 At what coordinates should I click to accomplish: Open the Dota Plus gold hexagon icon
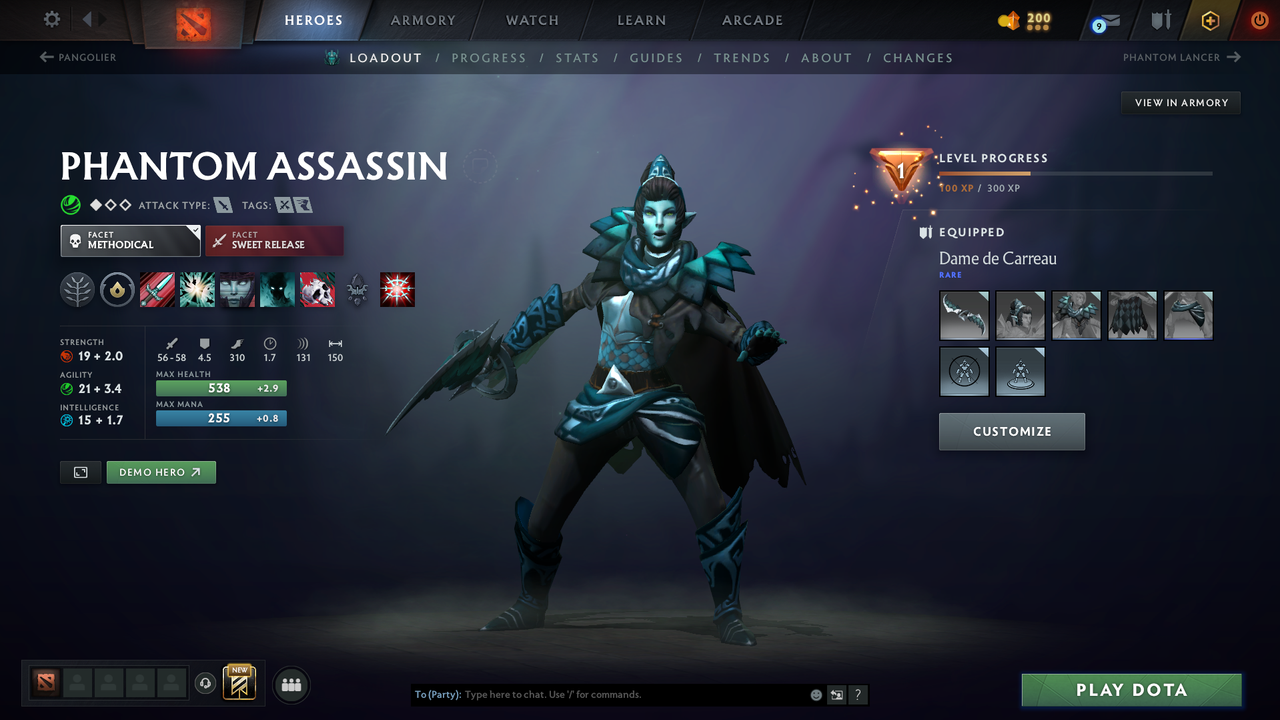[x=1210, y=20]
